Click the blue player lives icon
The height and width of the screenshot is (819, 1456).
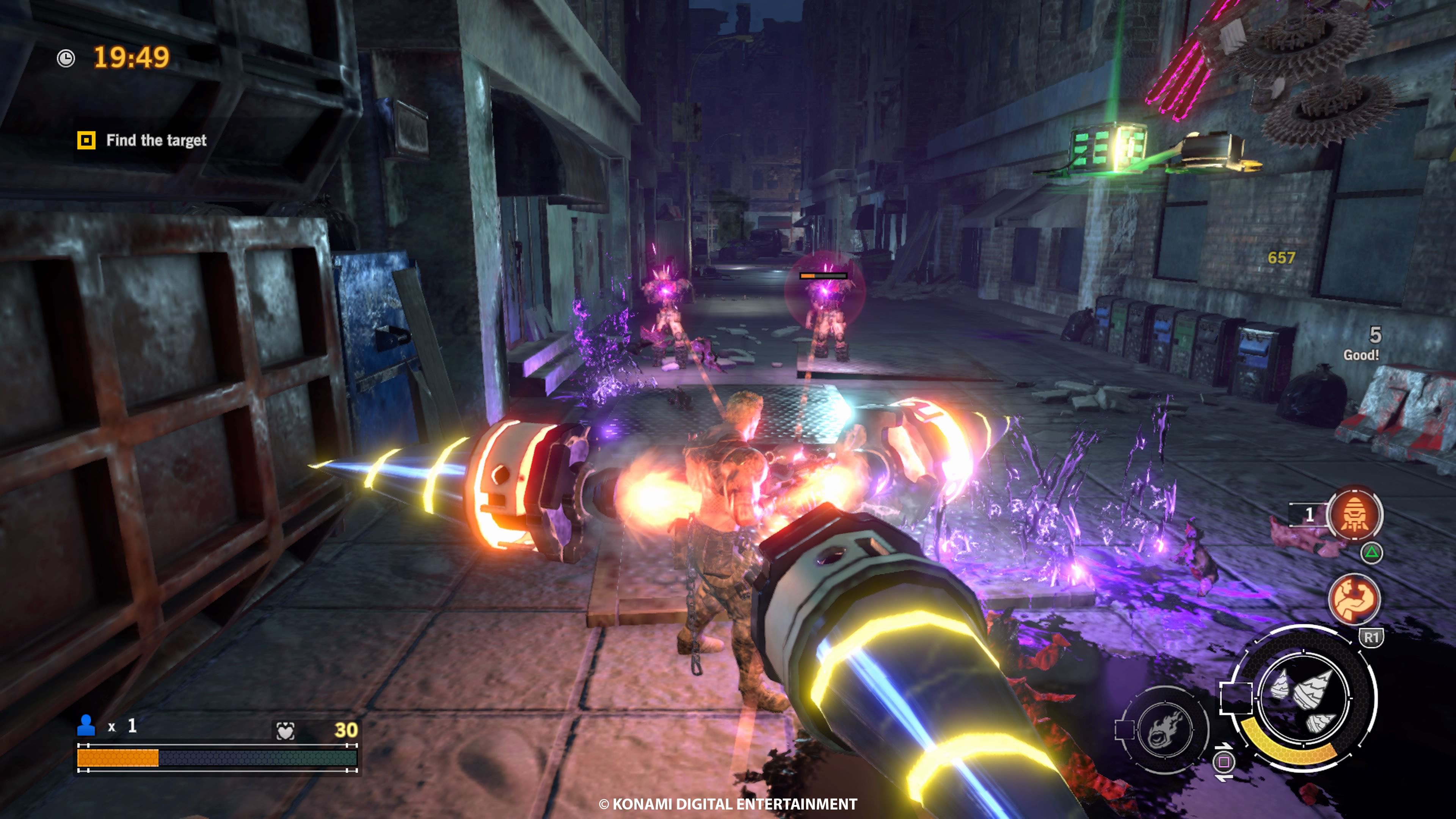(86, 725)
